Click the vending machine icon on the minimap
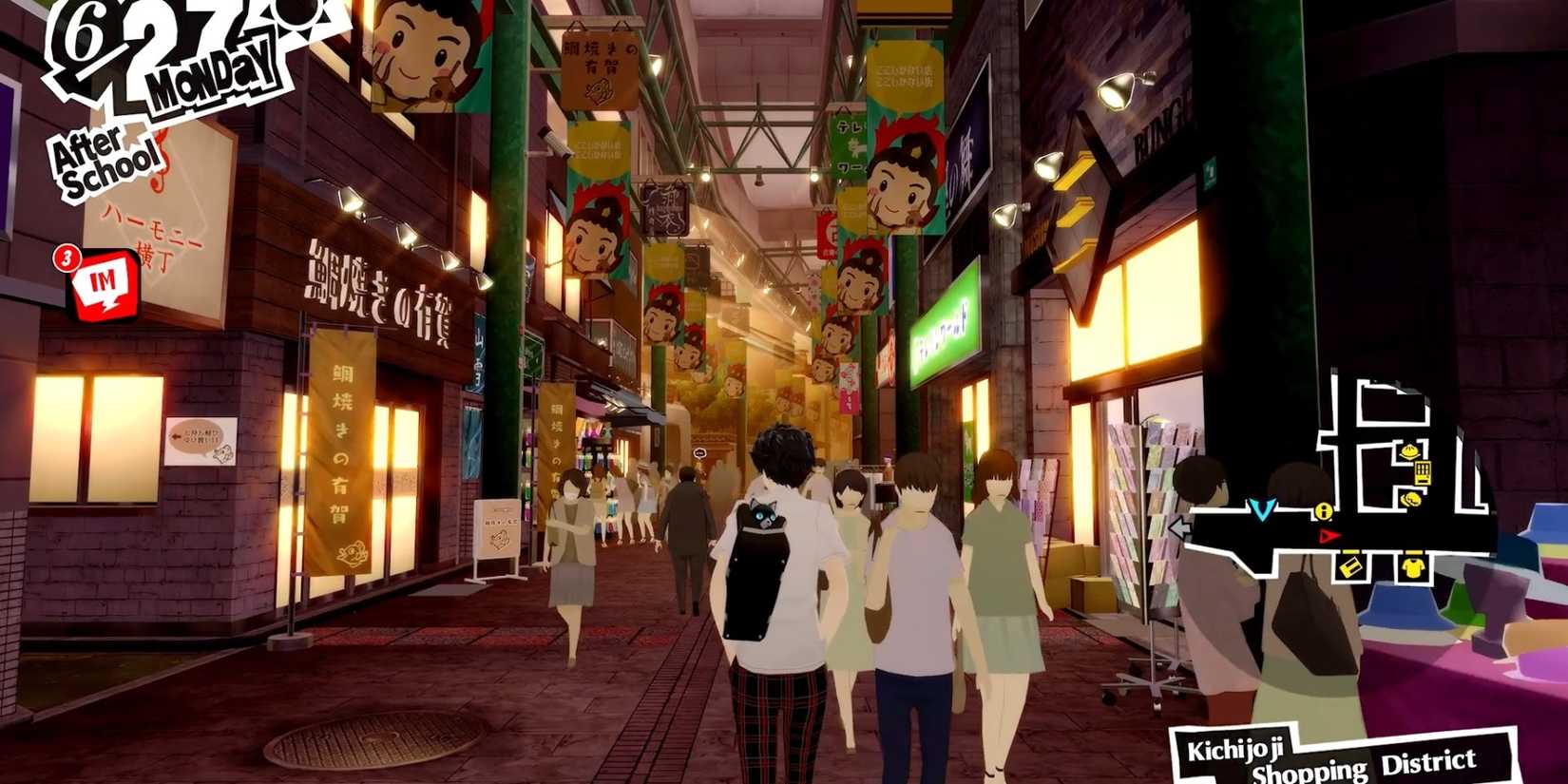1568x784 pixels. point(1423,472)
